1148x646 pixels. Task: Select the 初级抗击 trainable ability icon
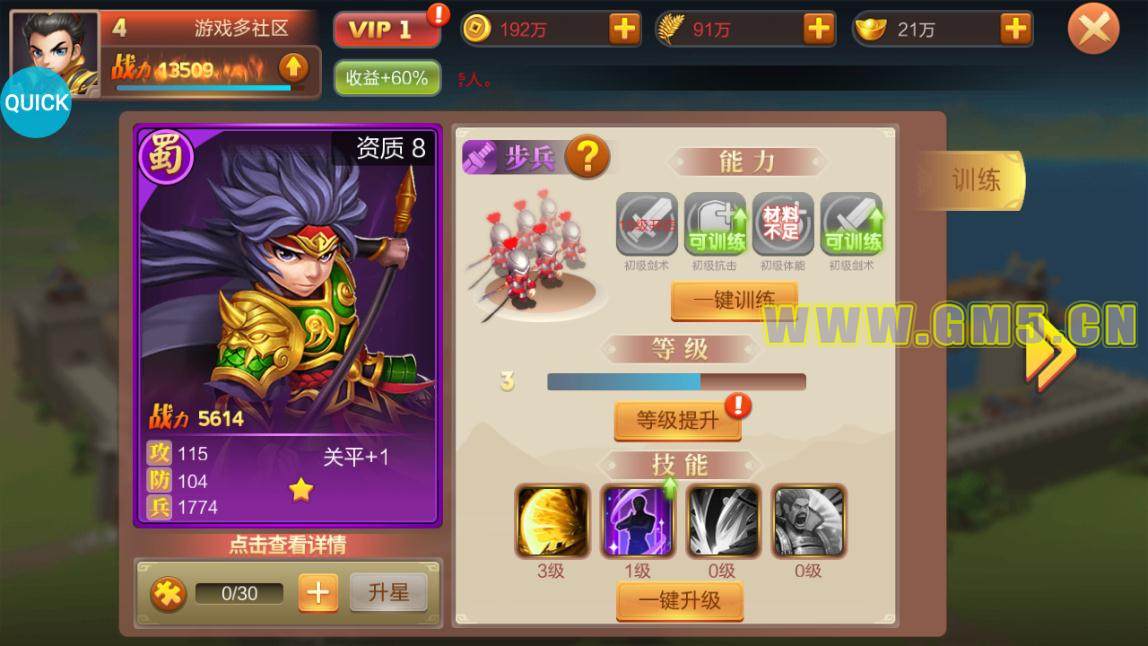coord(715,224)
